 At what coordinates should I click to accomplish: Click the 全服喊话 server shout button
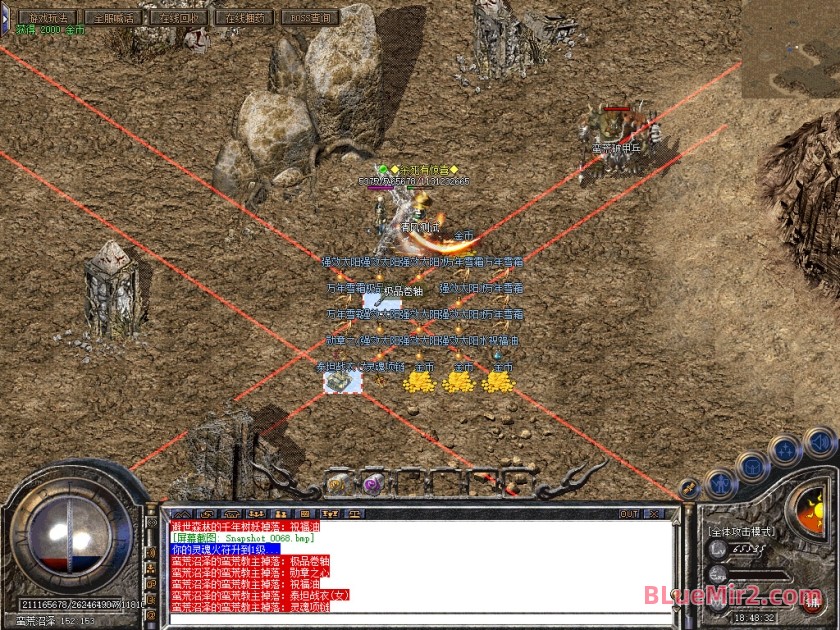click(114, 17)
